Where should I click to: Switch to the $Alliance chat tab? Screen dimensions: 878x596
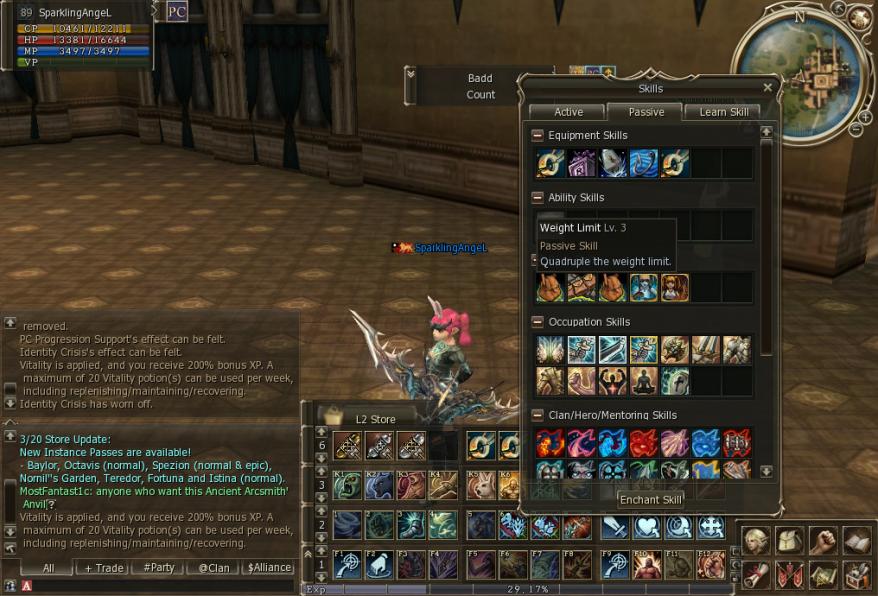270,567
